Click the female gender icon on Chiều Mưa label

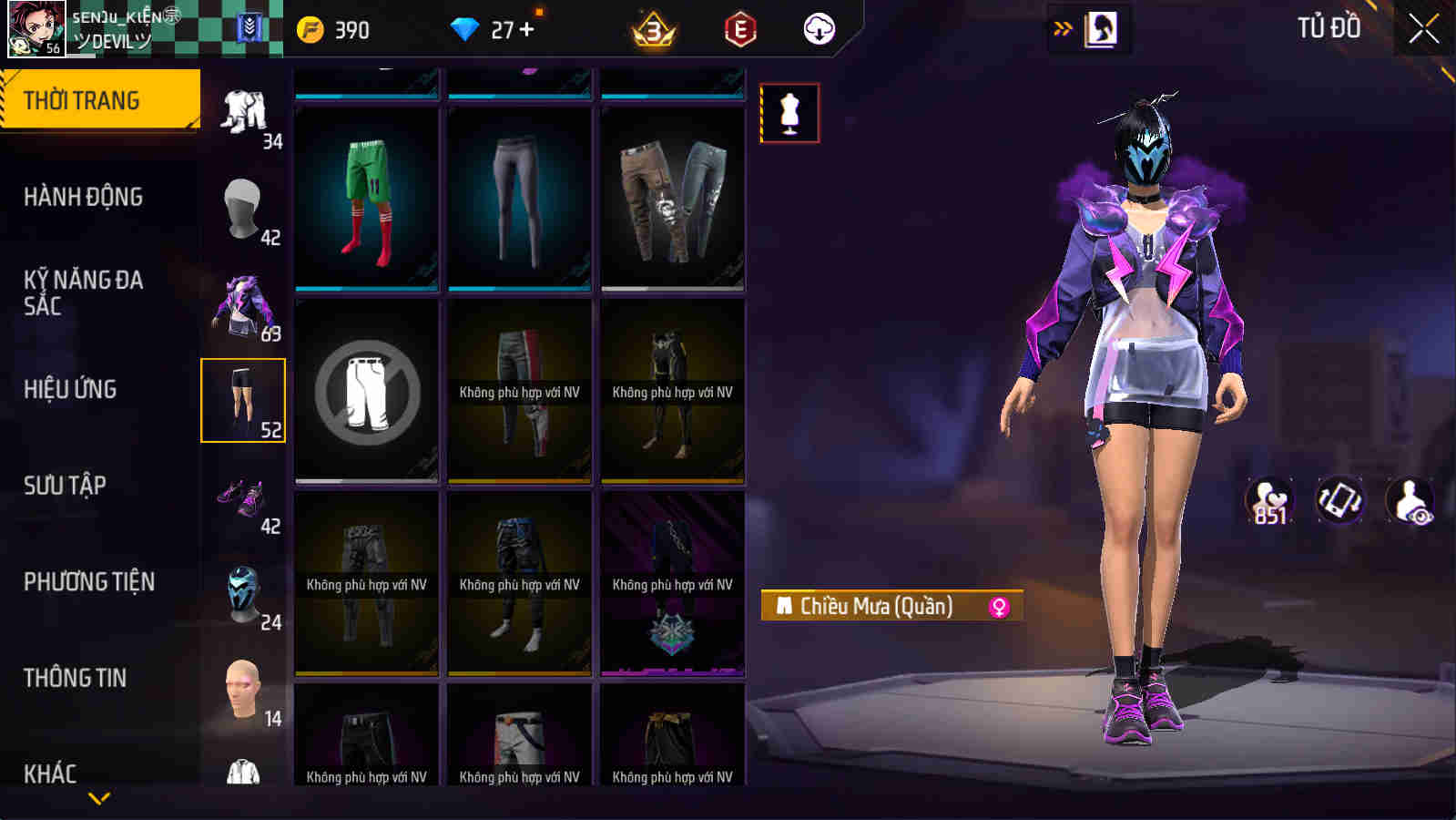999,606
